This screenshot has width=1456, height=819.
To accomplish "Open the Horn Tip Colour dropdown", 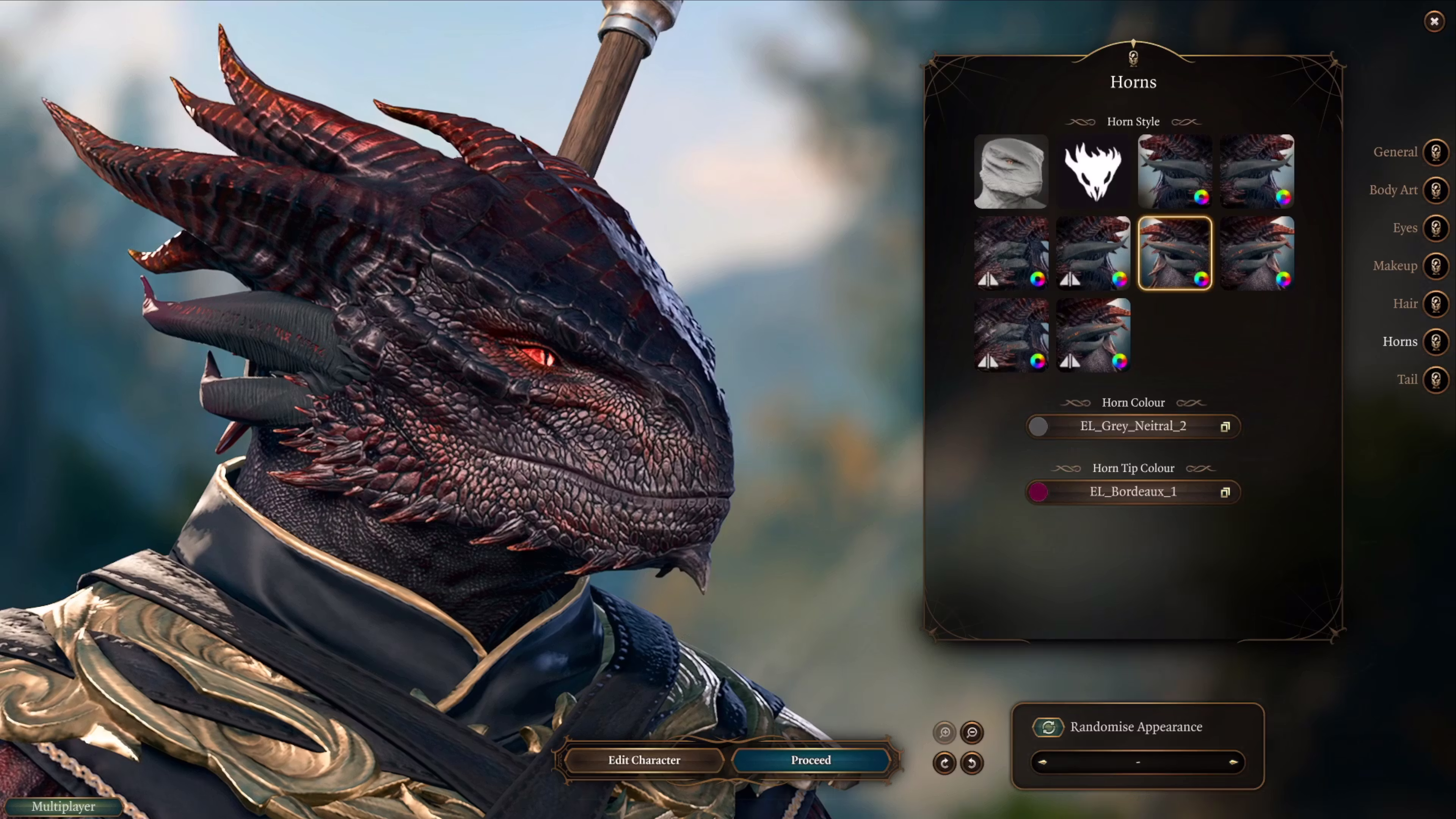I will point(1133,492).
